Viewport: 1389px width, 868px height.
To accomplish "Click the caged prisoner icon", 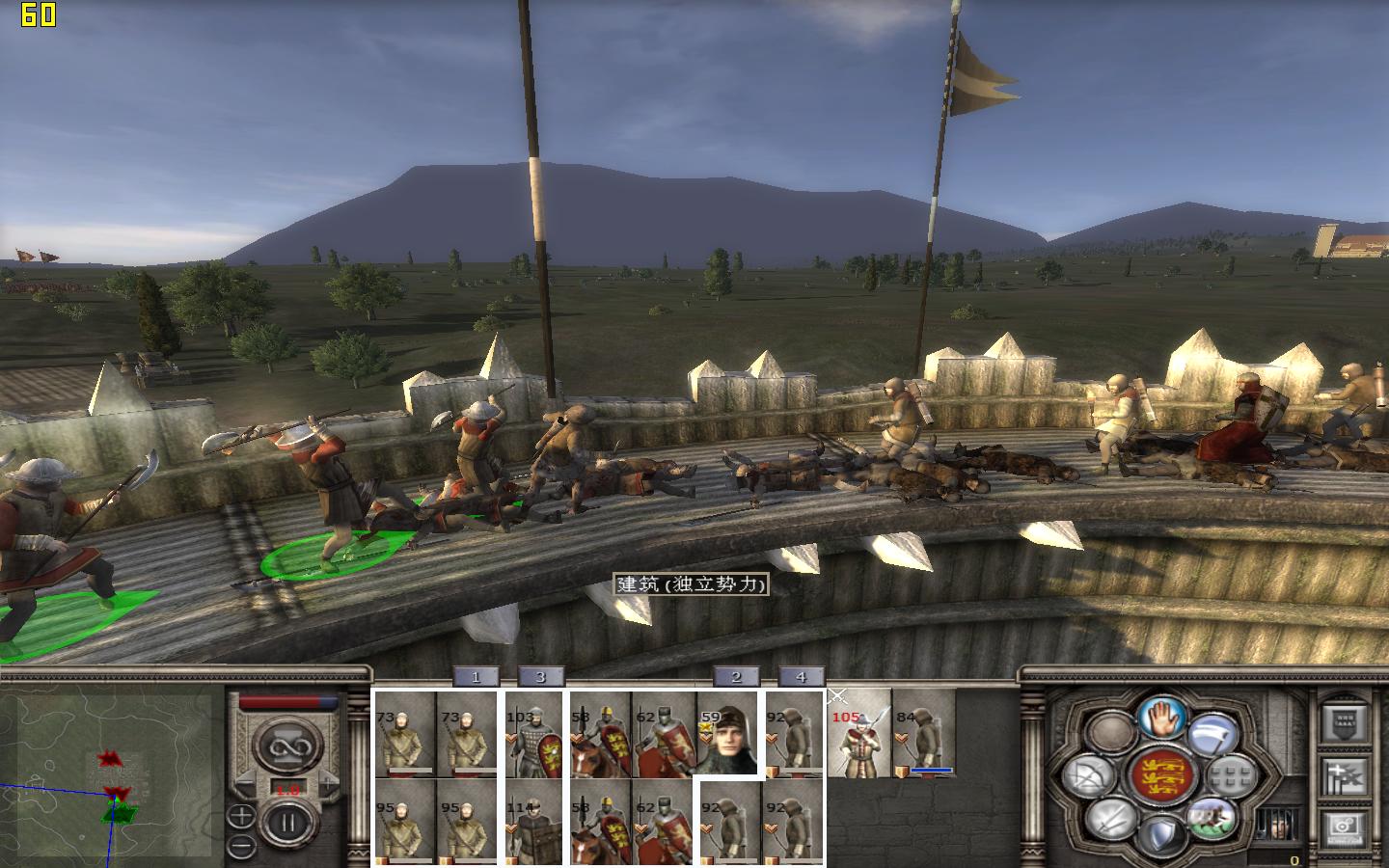I will pyautogui.click(x=1279, y=826).
